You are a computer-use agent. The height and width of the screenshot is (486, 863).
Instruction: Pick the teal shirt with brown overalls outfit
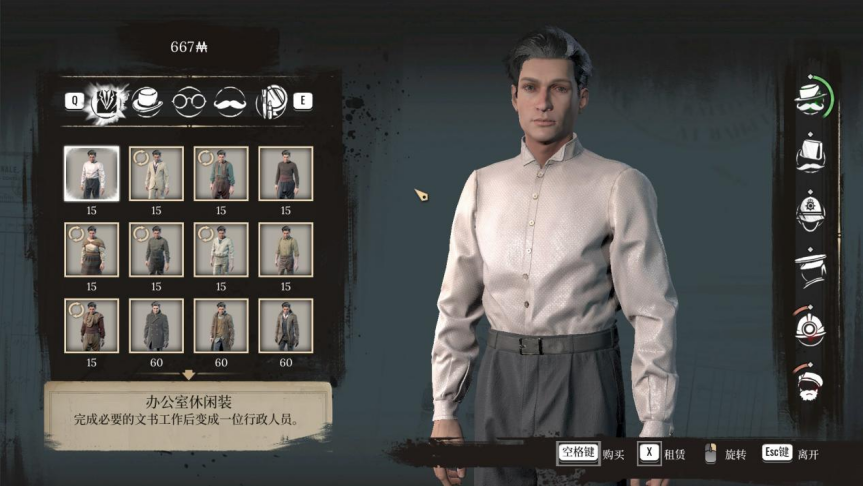[x=221, y=174]
